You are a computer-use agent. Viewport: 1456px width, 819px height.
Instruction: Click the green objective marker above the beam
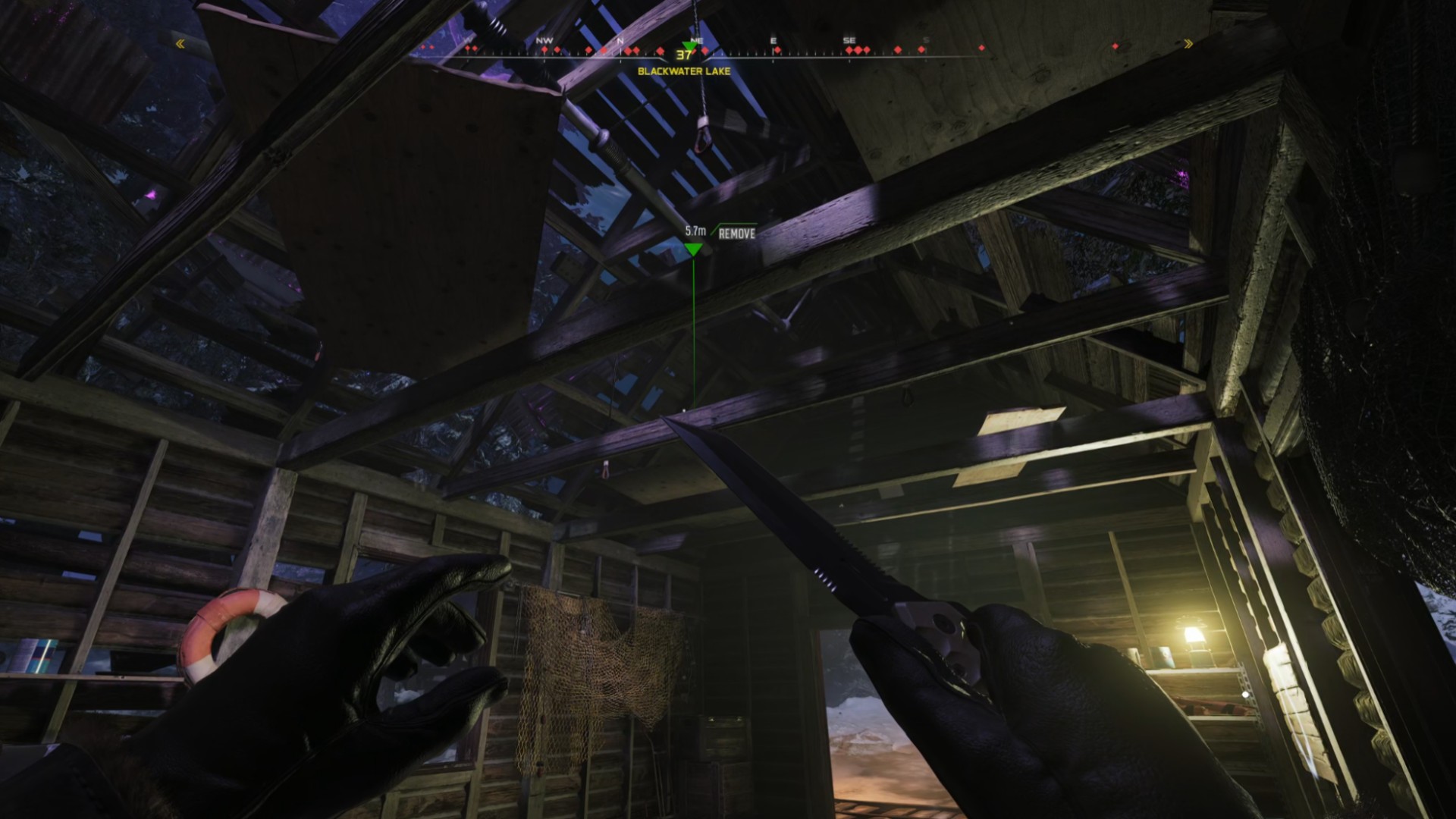tap(694, 249)
